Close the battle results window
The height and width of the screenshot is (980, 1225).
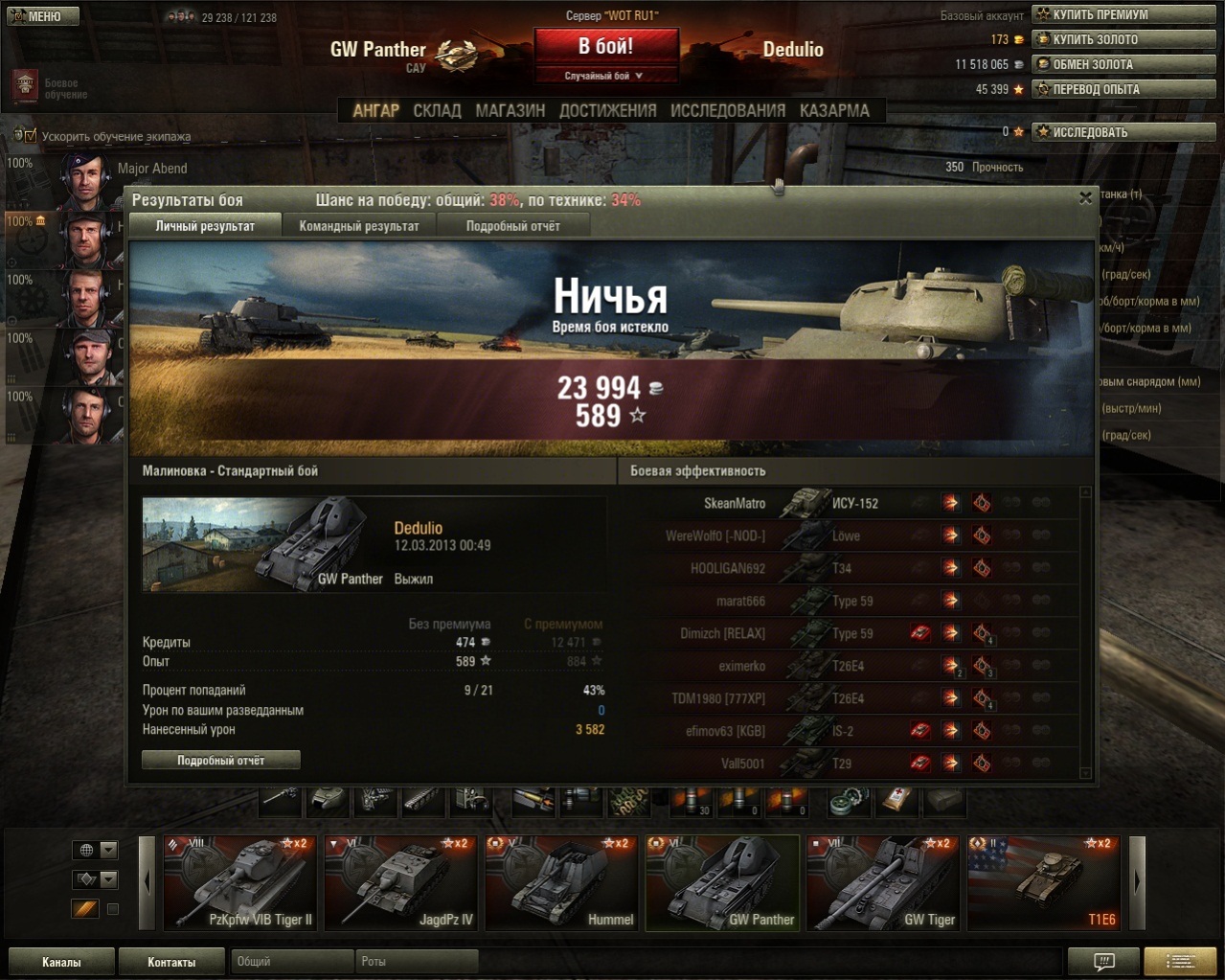1085,198
